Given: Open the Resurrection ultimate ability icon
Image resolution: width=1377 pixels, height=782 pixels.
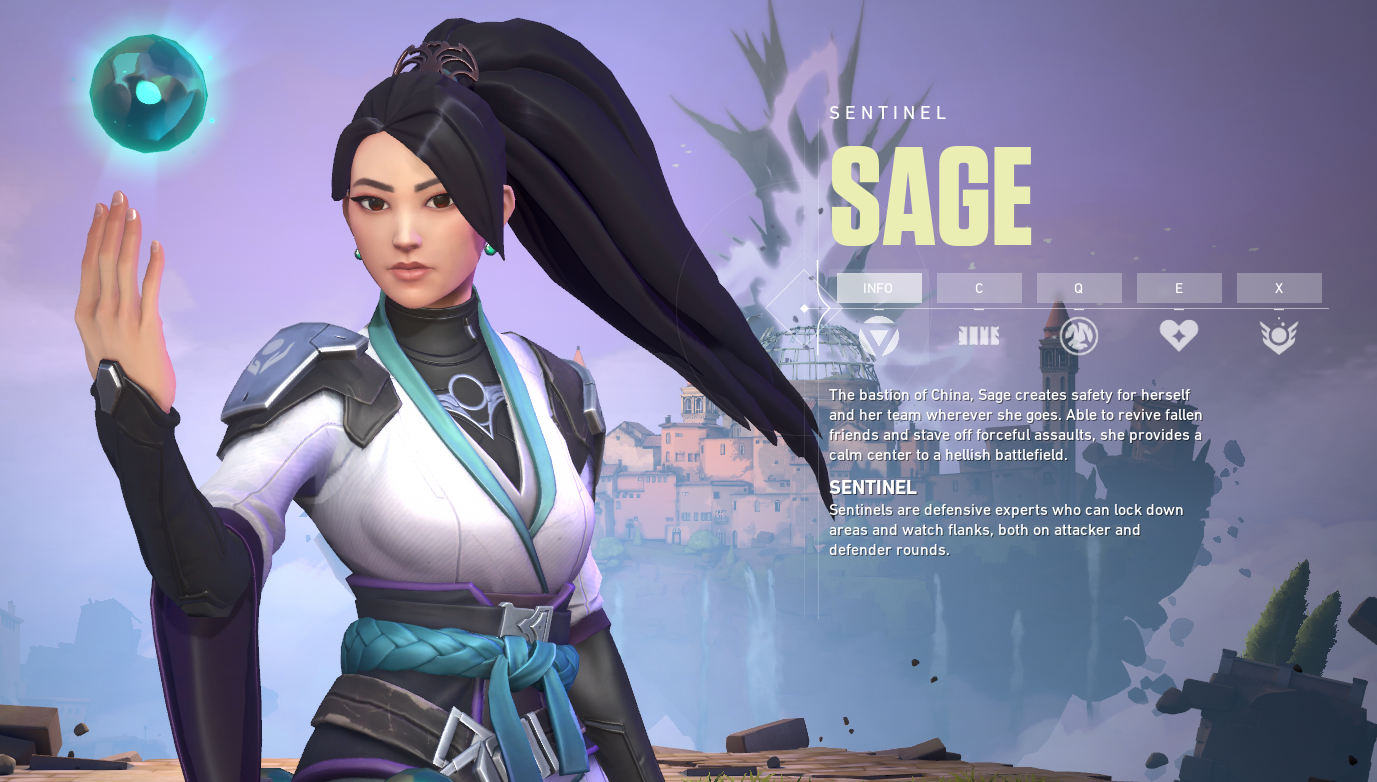Looking at the screenshot, I should (x=1279, y=336).
